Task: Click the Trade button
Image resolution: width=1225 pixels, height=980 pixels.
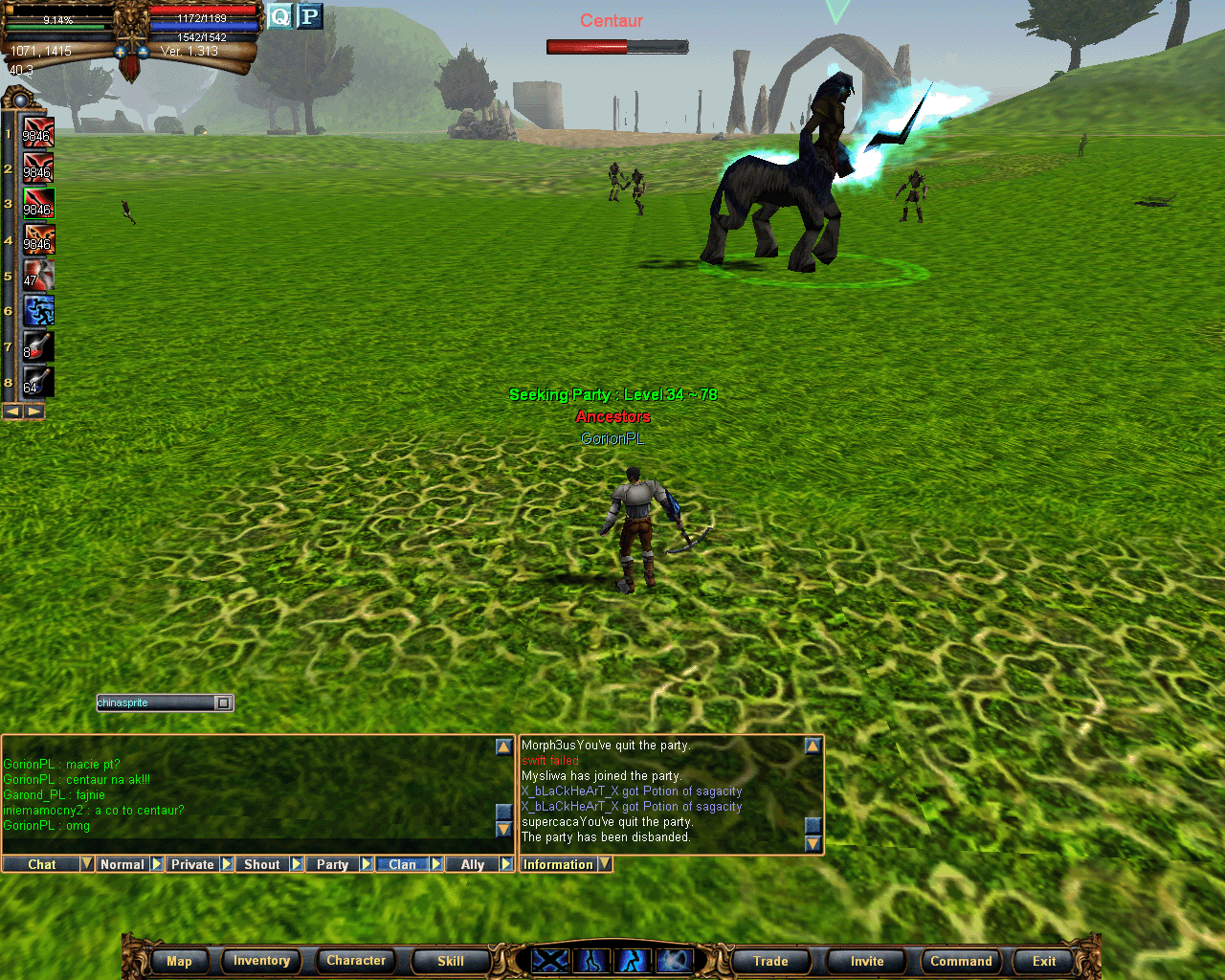Action: coord(770,961)
